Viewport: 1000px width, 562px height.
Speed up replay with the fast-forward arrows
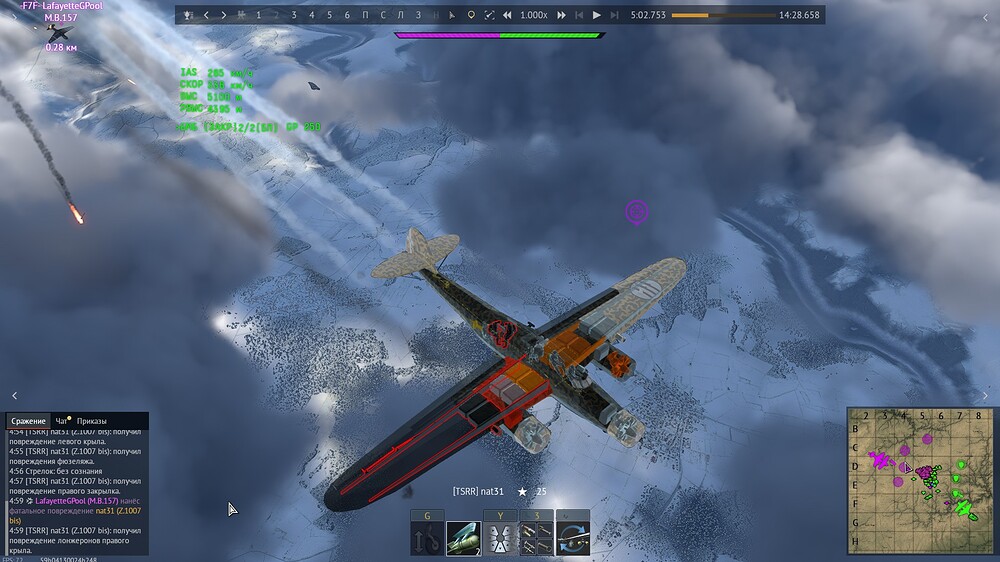(x=561, y=15)
